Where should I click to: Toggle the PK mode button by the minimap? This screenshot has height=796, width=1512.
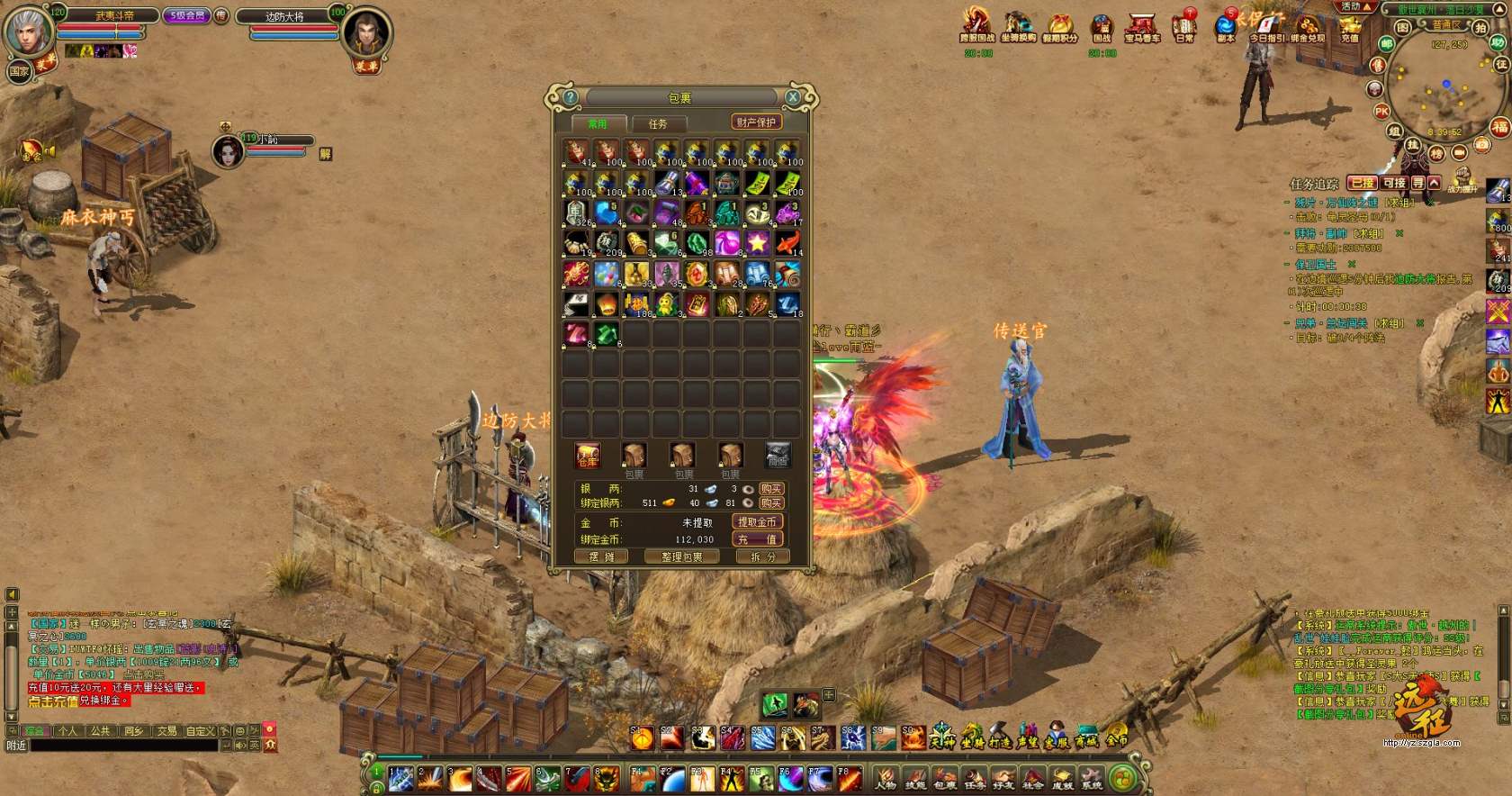[x=1381, y=112]
